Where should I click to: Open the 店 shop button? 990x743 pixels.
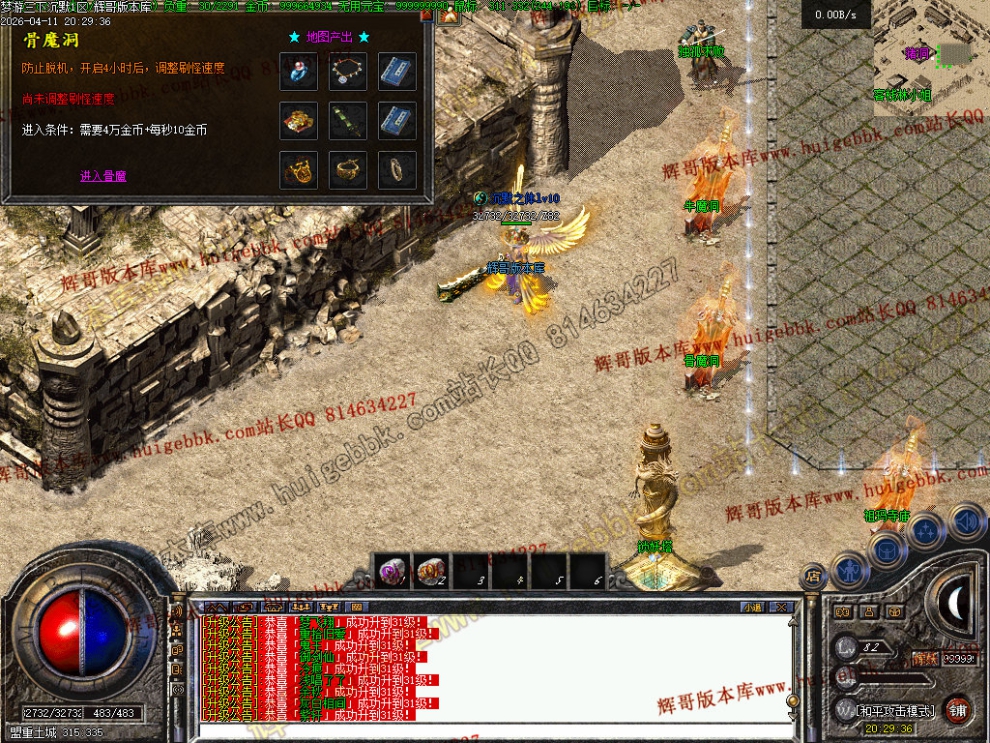pos(813,577)
